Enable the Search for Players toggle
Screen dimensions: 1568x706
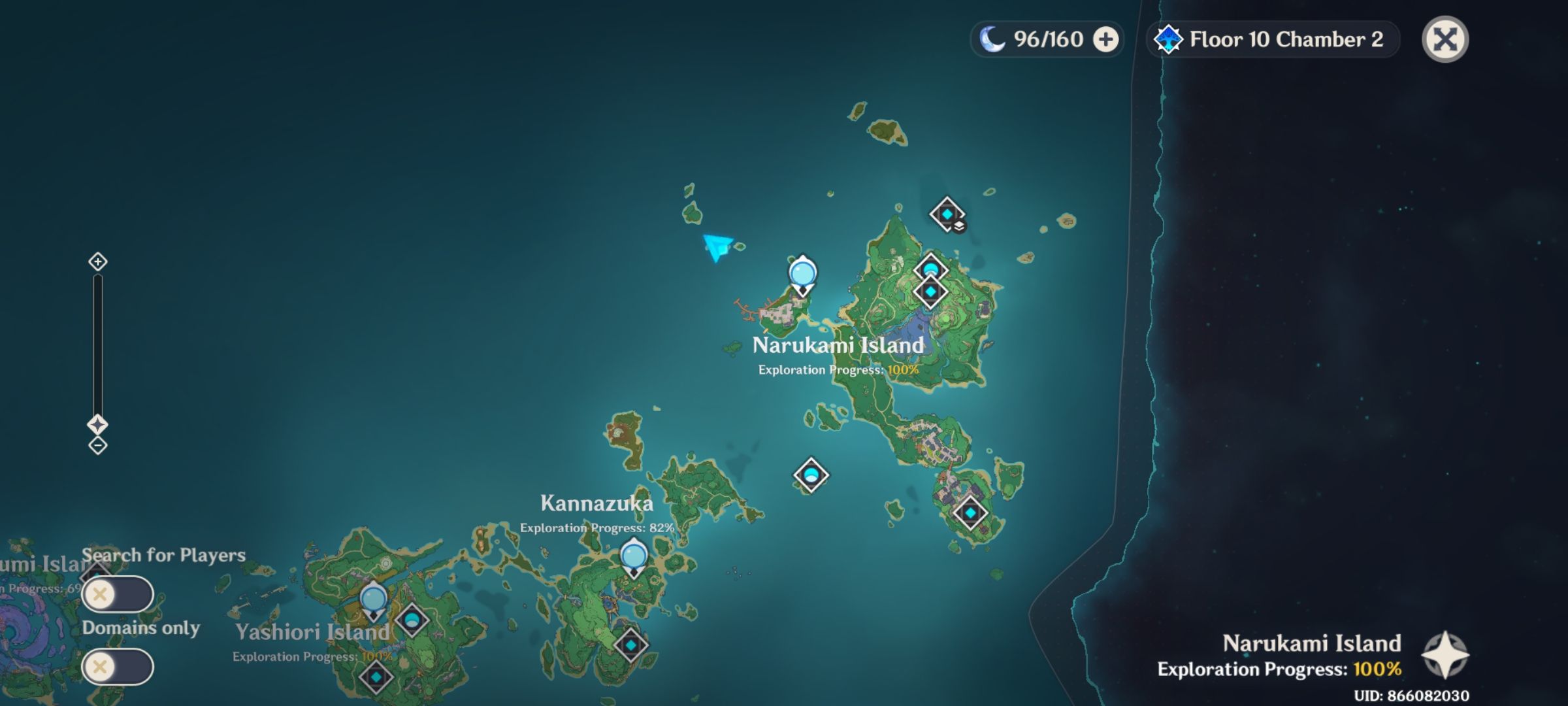click(120, 594)
